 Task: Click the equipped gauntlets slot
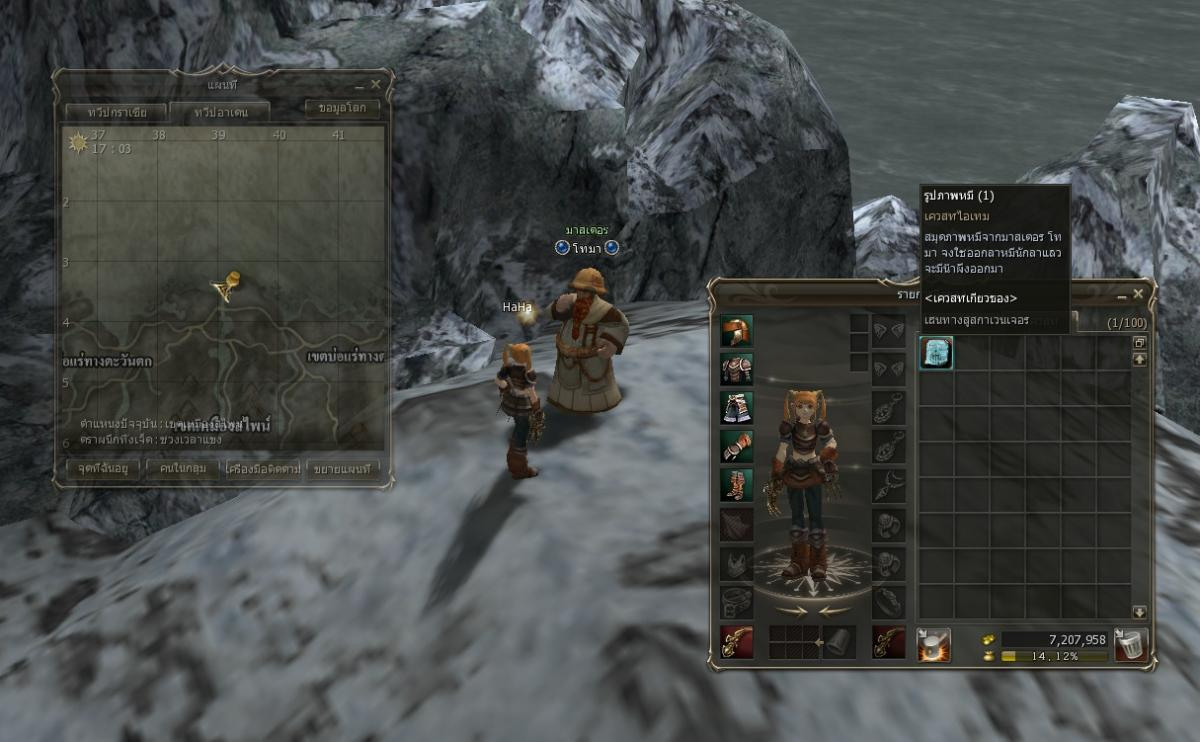(x=737, y=446)
